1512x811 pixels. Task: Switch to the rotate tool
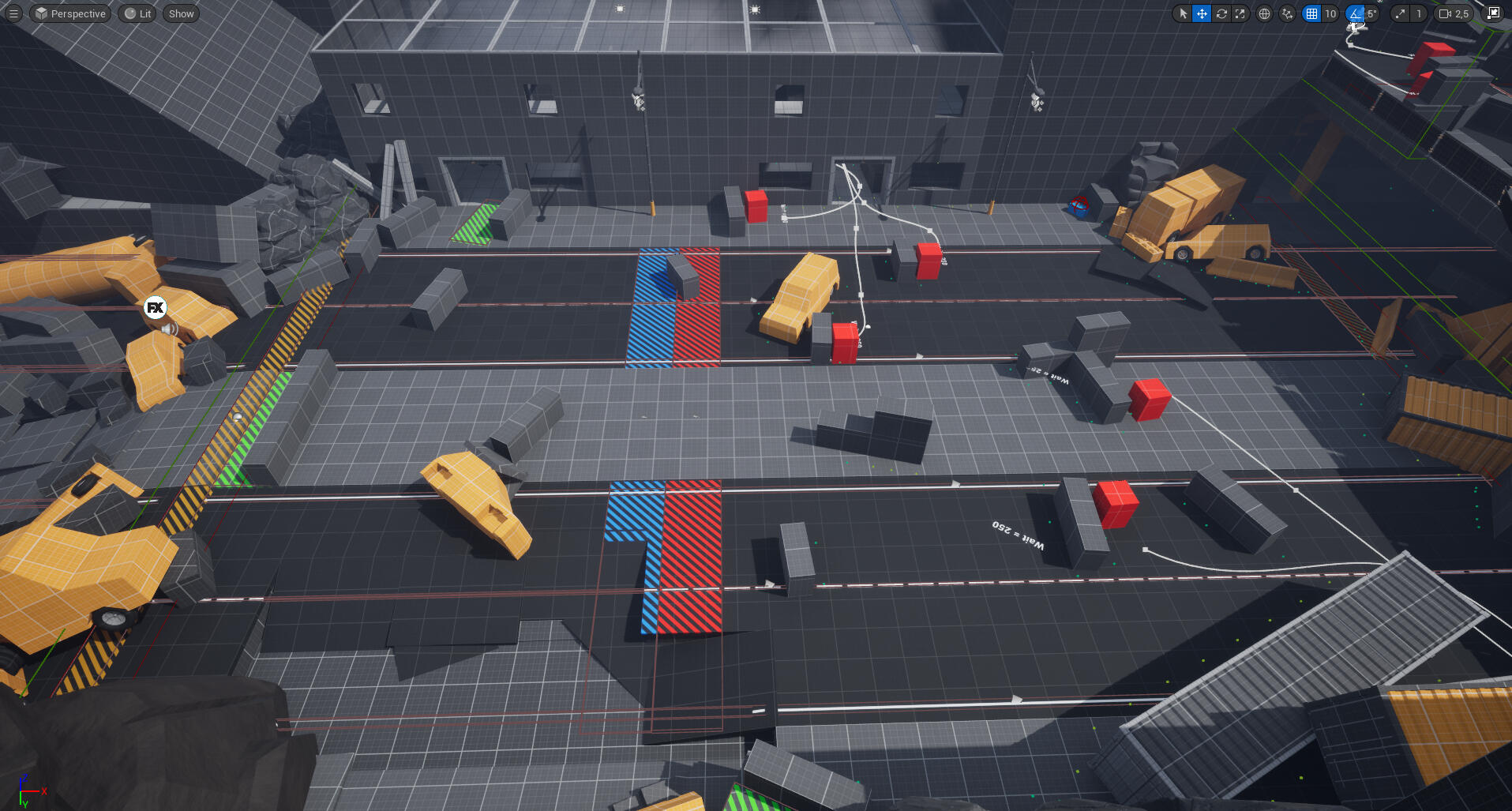click(1221, 13)
